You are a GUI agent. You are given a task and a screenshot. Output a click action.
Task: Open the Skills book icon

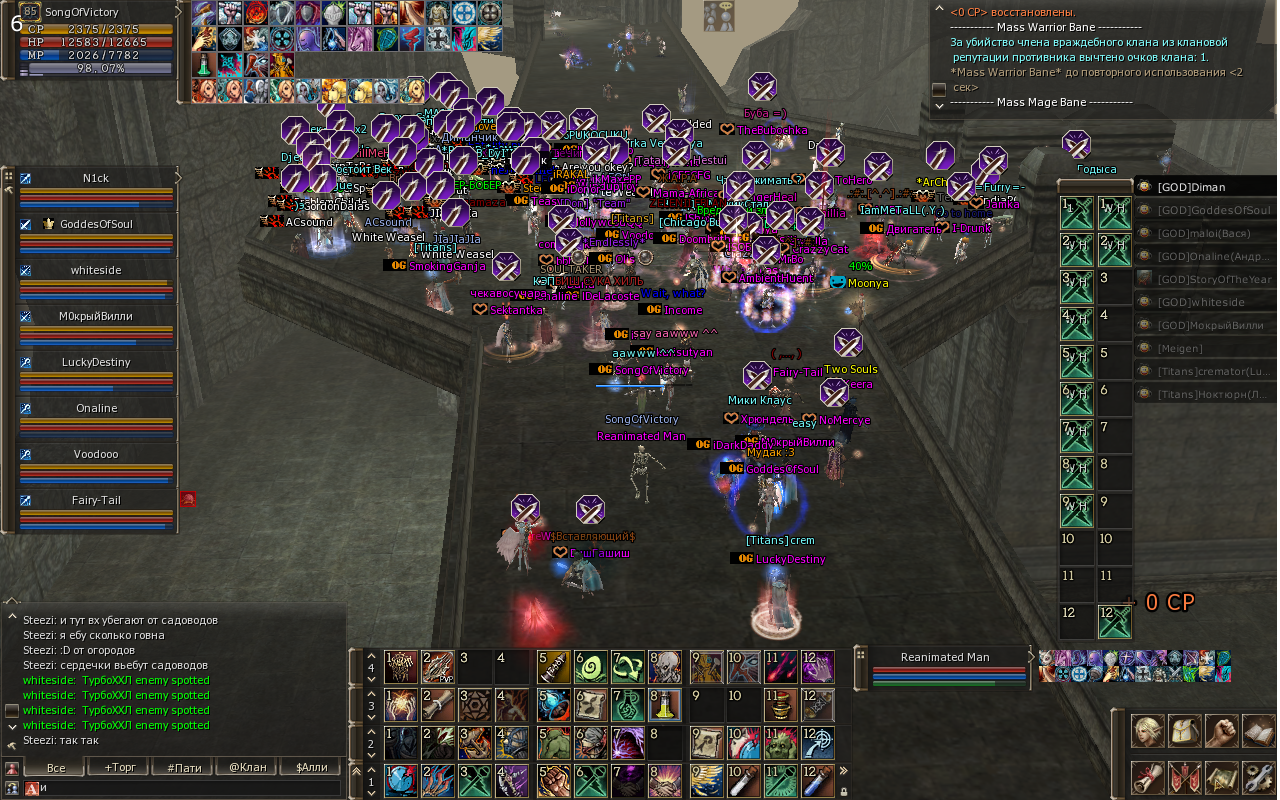click(x=1258, y=733)
